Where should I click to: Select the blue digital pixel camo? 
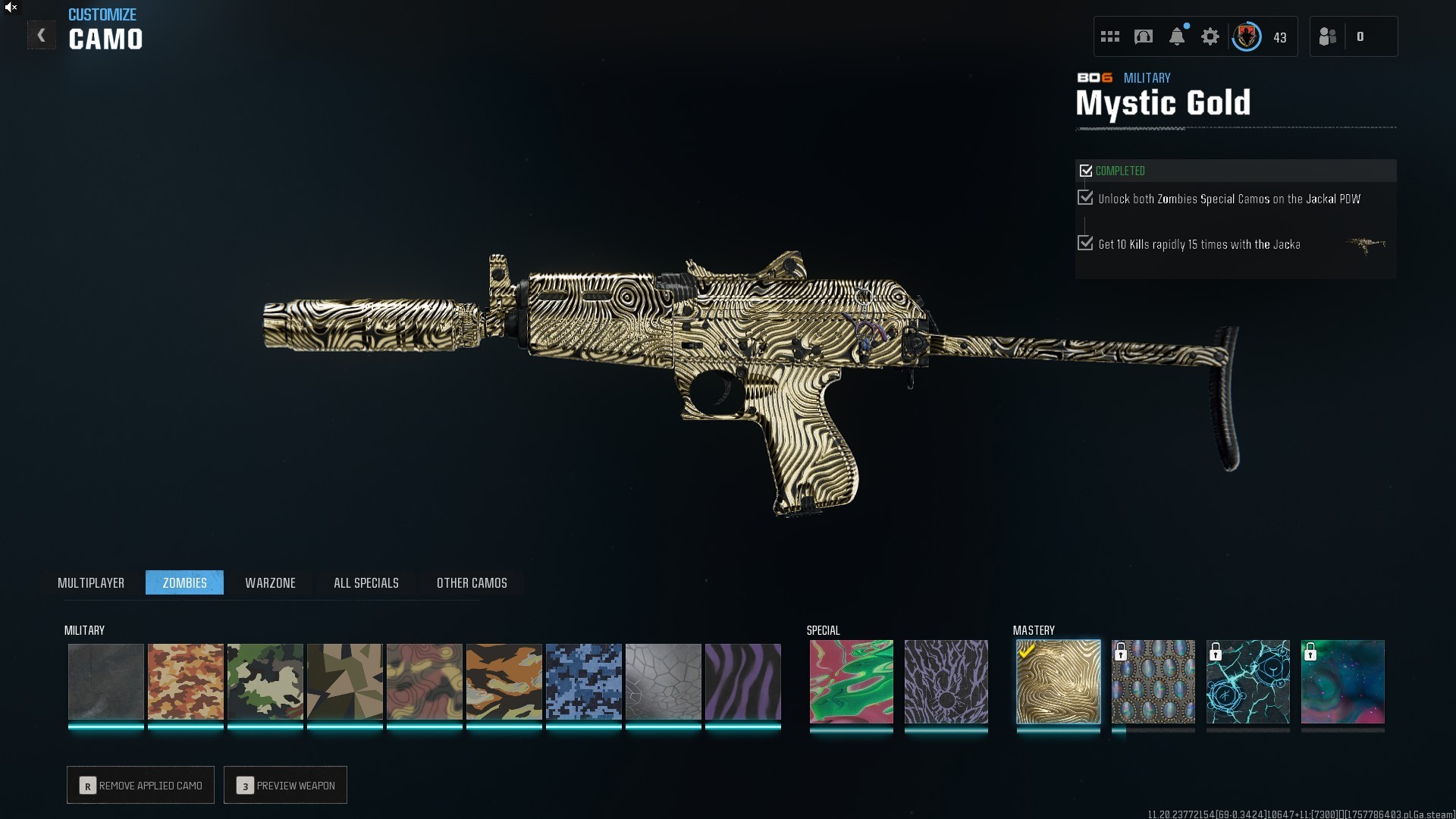pyautogui.click(x=583, y=681)
